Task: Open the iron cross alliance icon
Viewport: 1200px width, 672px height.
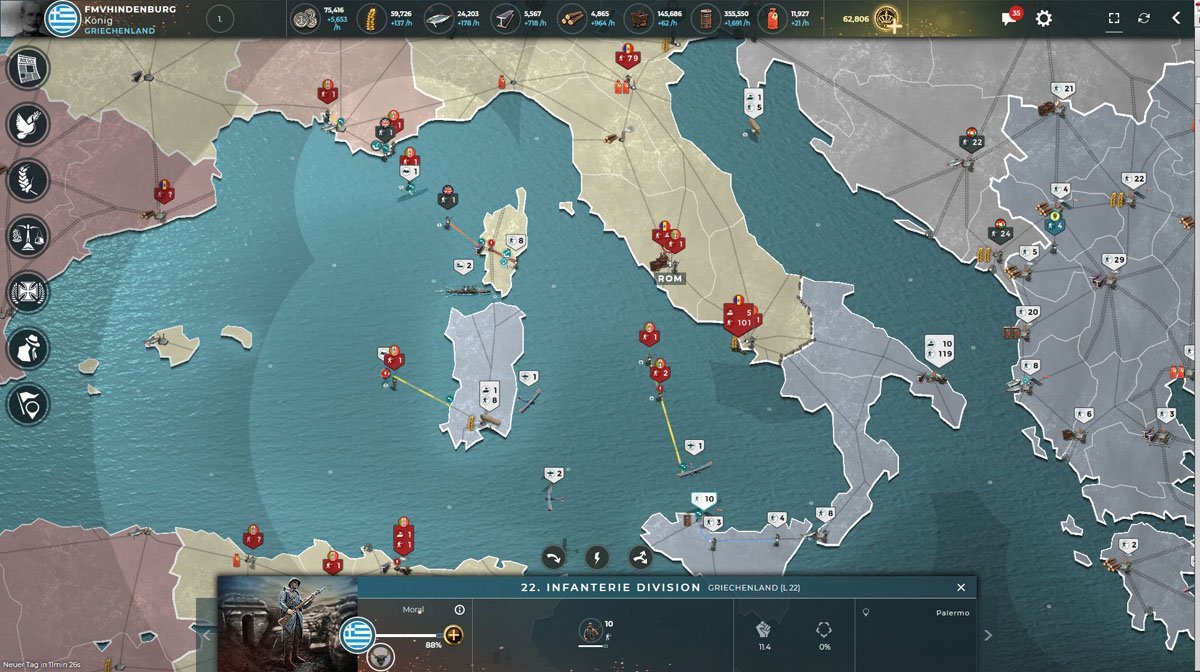Action: pyautogui.click(x=28, y=293)
